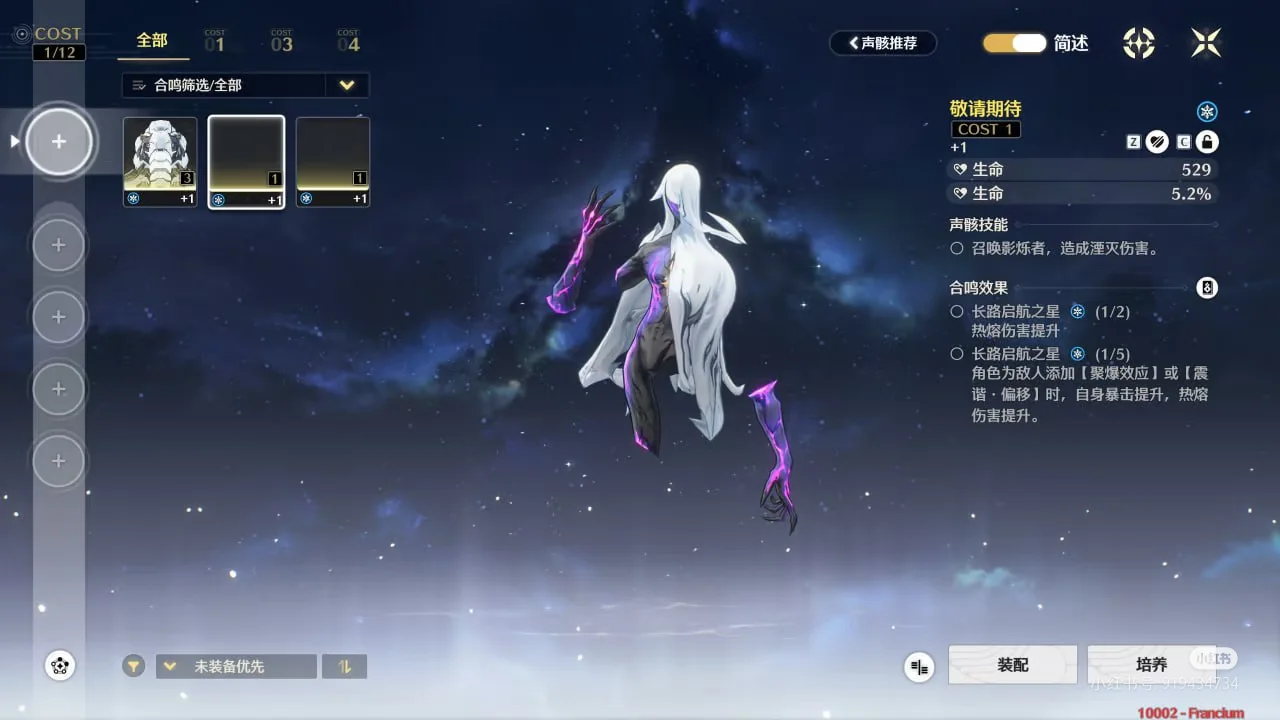
Task: Open 声骸推荐 recommendations
Action: pyautogui.click(x=883, y=43)
